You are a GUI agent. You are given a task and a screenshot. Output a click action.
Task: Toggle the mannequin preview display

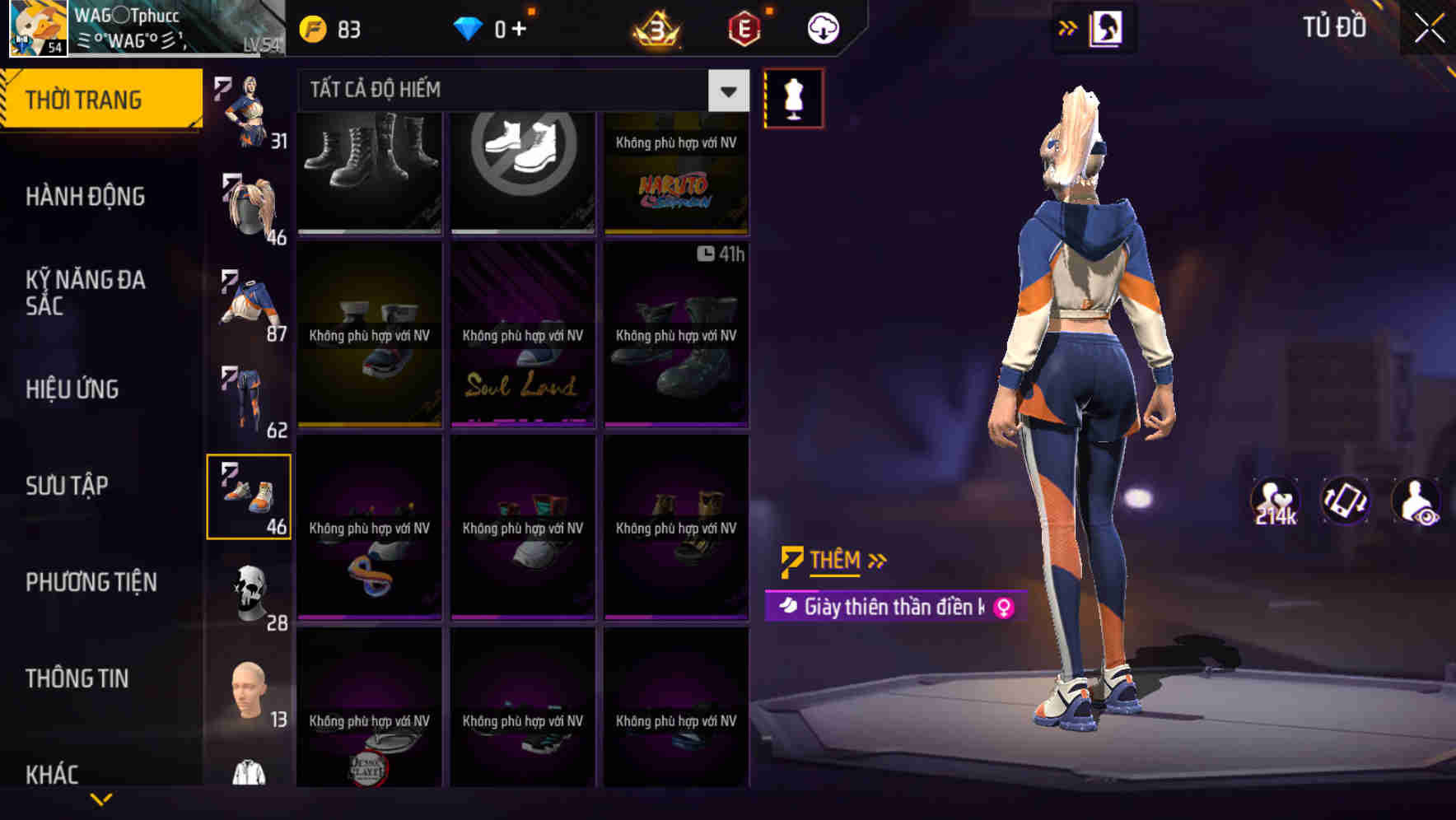793,97
